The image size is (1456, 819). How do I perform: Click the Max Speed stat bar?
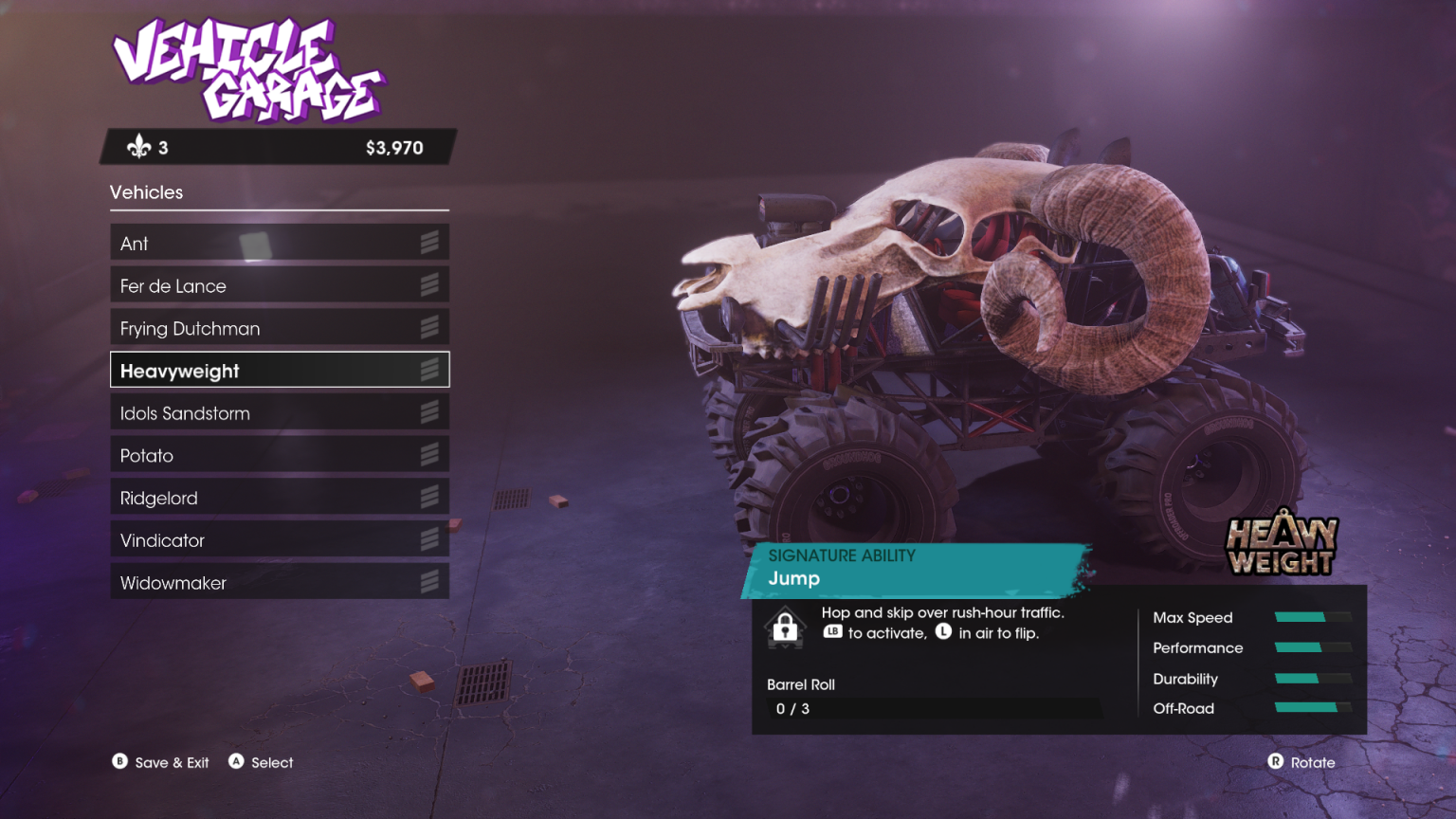1315,616
